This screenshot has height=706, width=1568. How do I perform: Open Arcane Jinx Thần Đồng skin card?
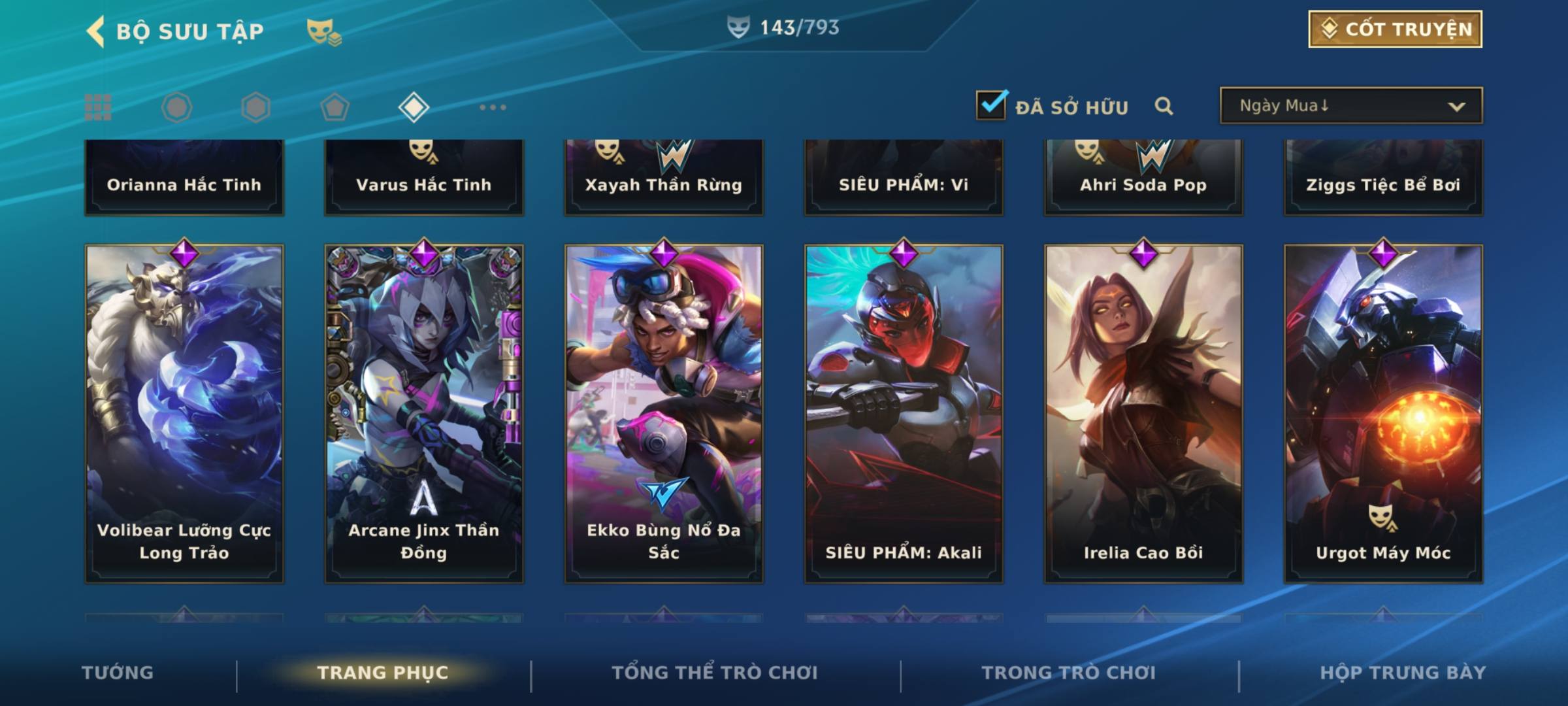click(424, 413)
